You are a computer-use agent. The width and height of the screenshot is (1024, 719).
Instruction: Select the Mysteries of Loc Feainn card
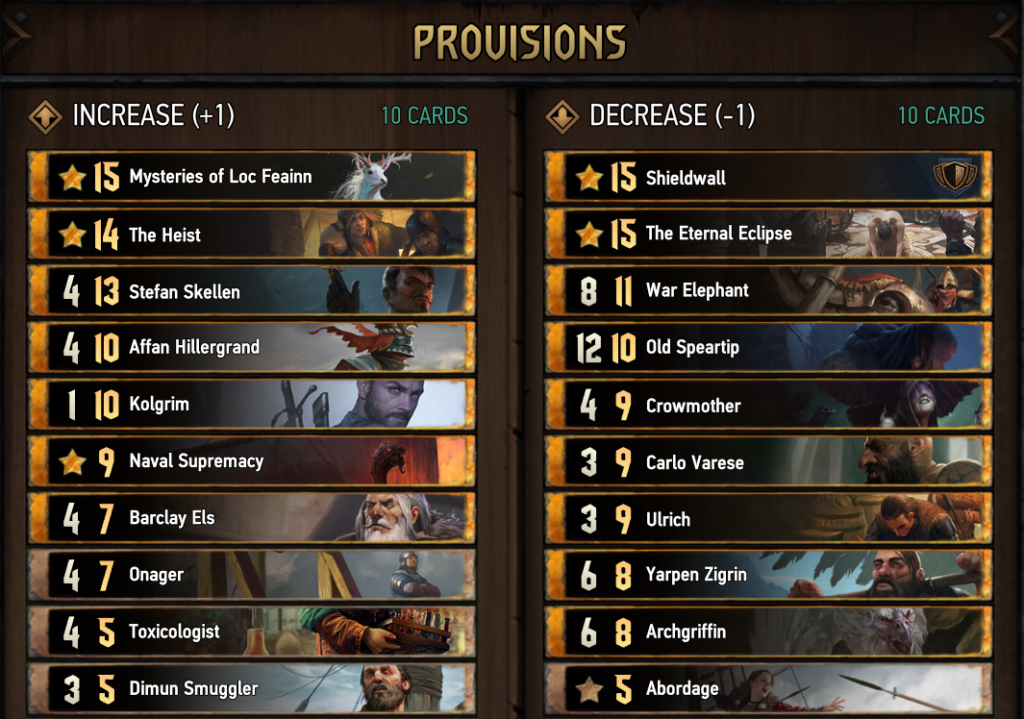[x=250, y=177]
